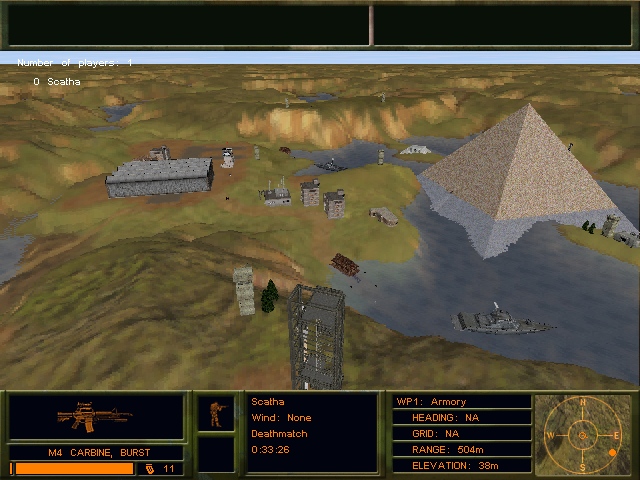Select player Scatha in the scoreboard list

coord(63,82)
